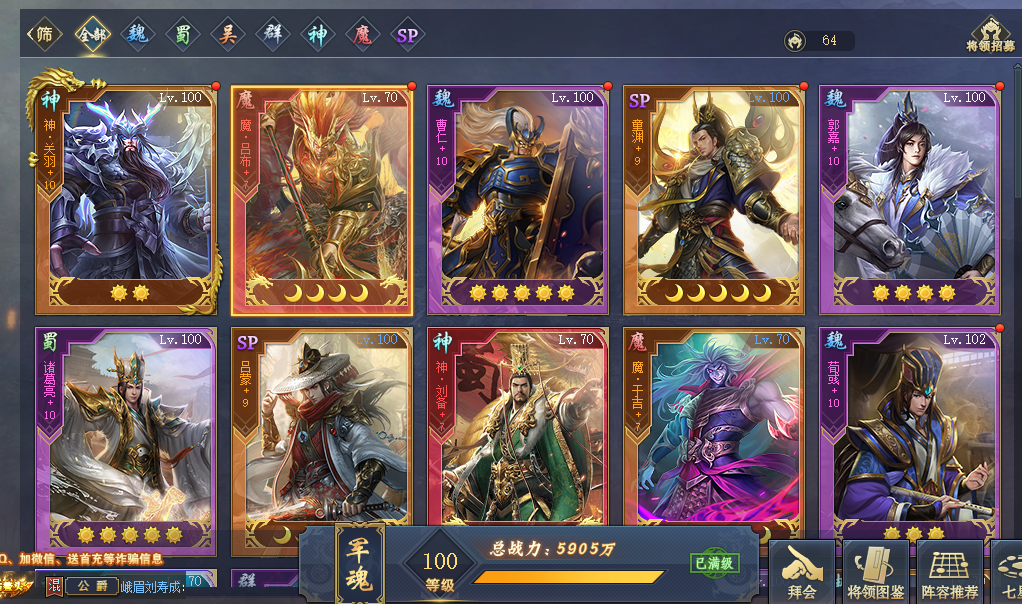This screenshot has width=1022, height=604.
Task: Switch to the 魏 faction tab
Action: [x=136, y=35]
